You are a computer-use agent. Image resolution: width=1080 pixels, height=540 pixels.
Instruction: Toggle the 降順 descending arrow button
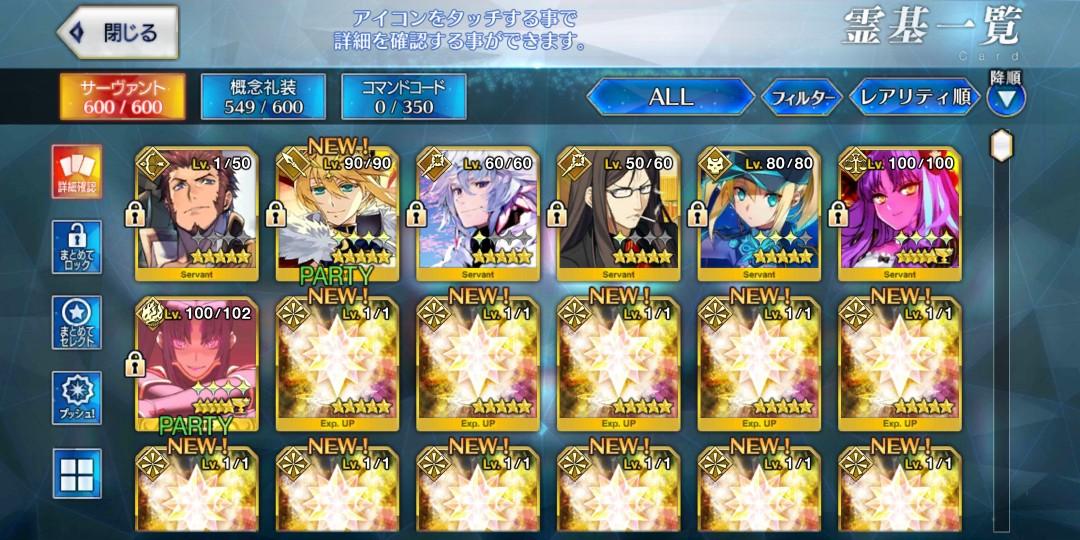pos(1005,97)
